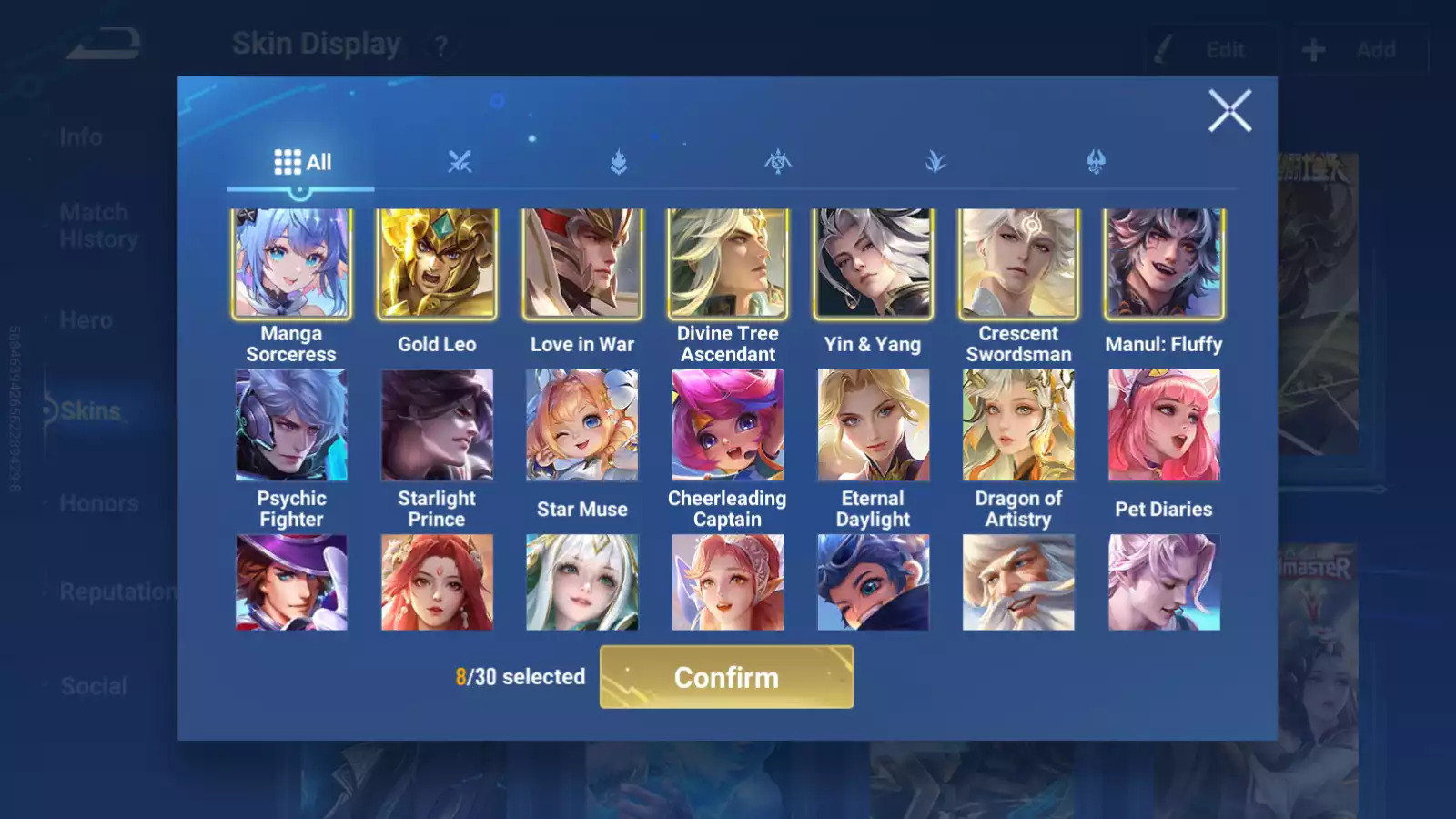Select the Manga Sorceress skin
1456x819 pixels.
(x=291, y=264)
